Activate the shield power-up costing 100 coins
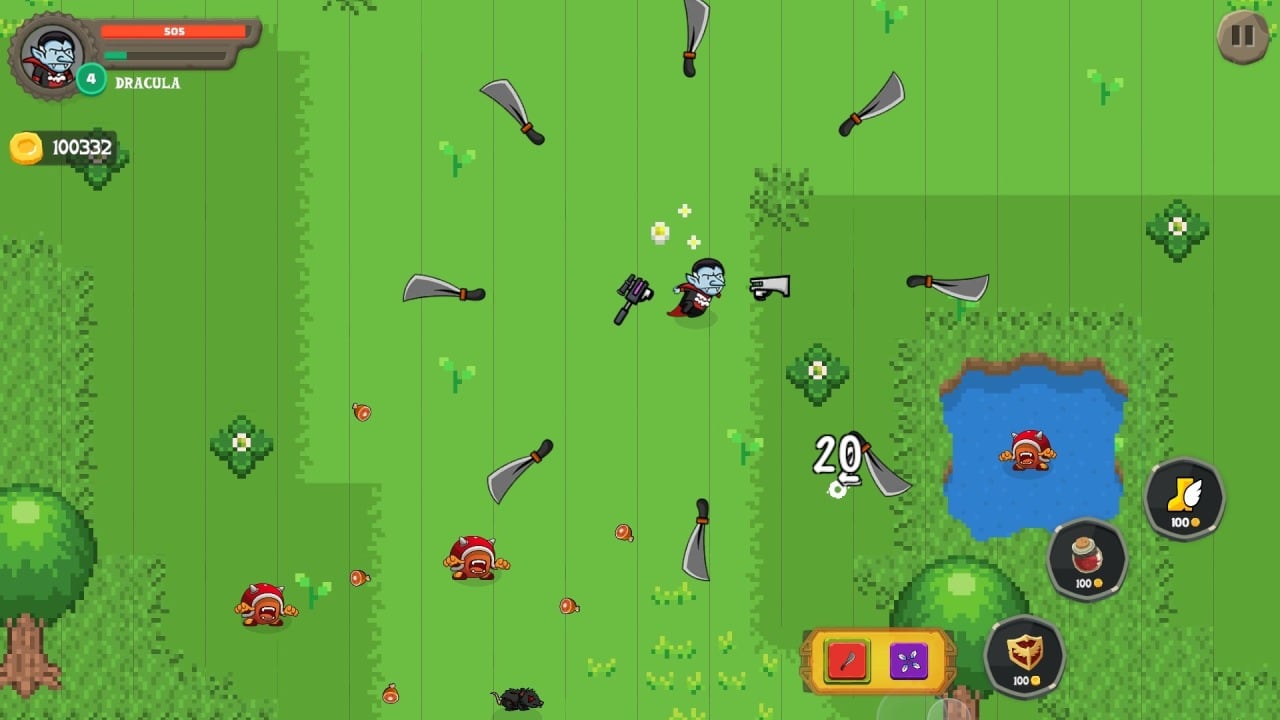 click(1022, 653)
